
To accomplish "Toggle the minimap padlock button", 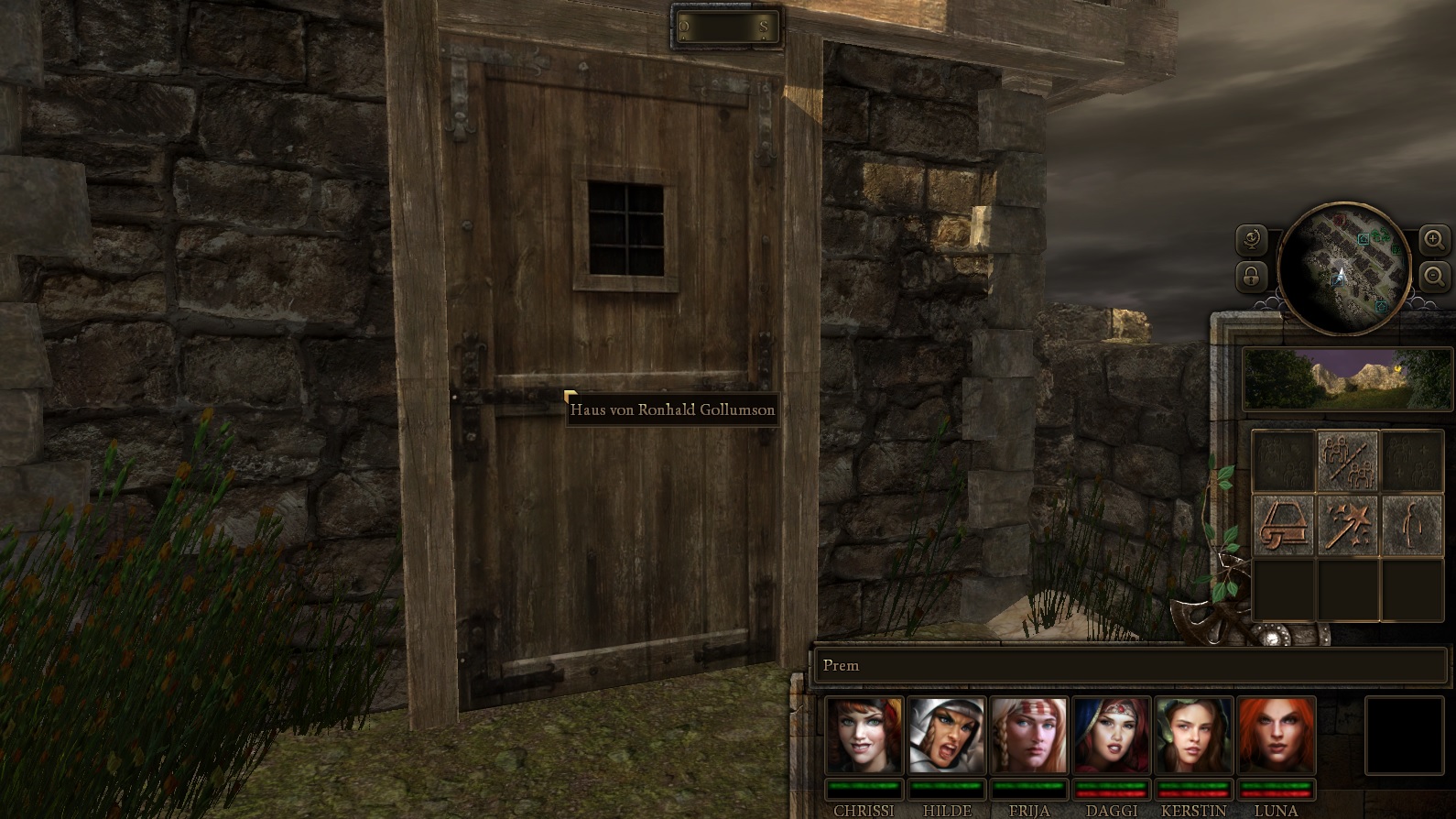I will tap(1251, 275).
